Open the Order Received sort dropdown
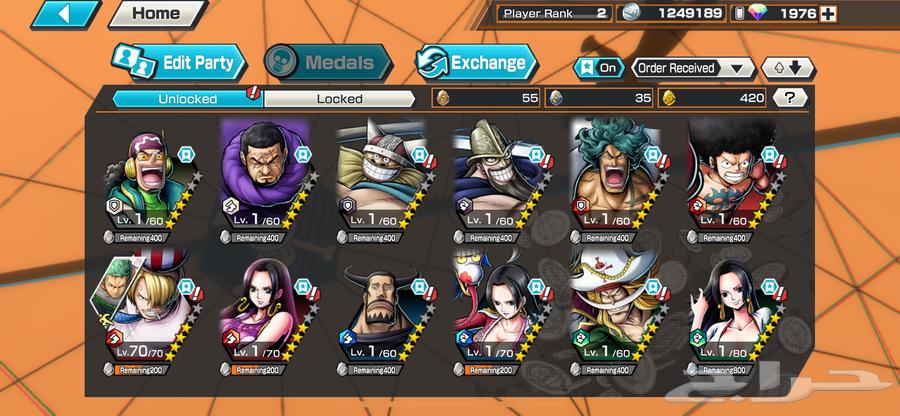This screenshot has width=900, height=416. click(692, 68)
